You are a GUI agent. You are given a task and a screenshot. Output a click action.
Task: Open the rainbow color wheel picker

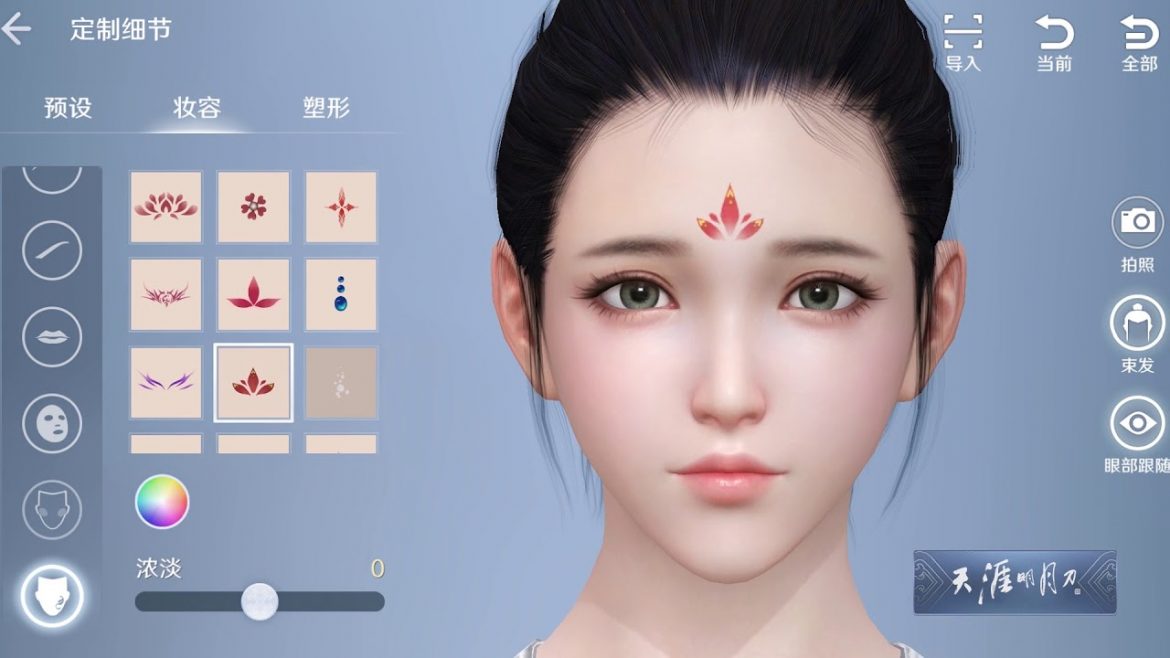point(162,501)
